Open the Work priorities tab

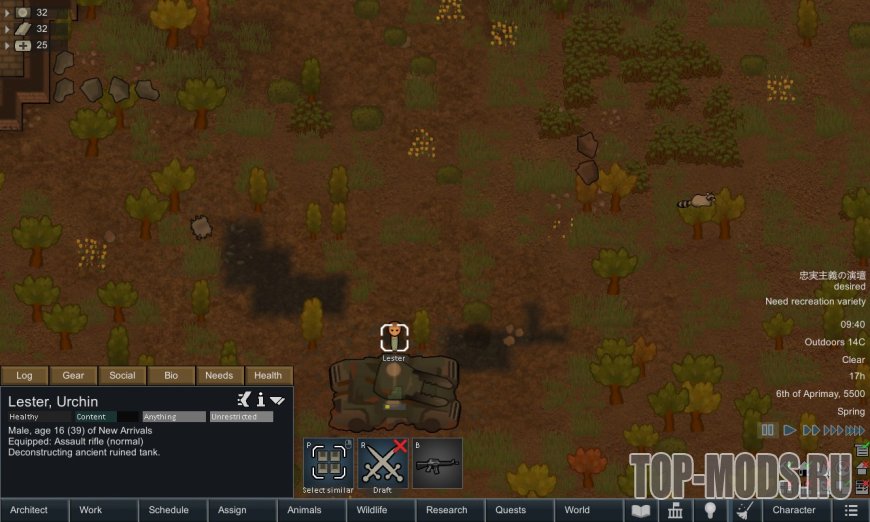(91, 510)
